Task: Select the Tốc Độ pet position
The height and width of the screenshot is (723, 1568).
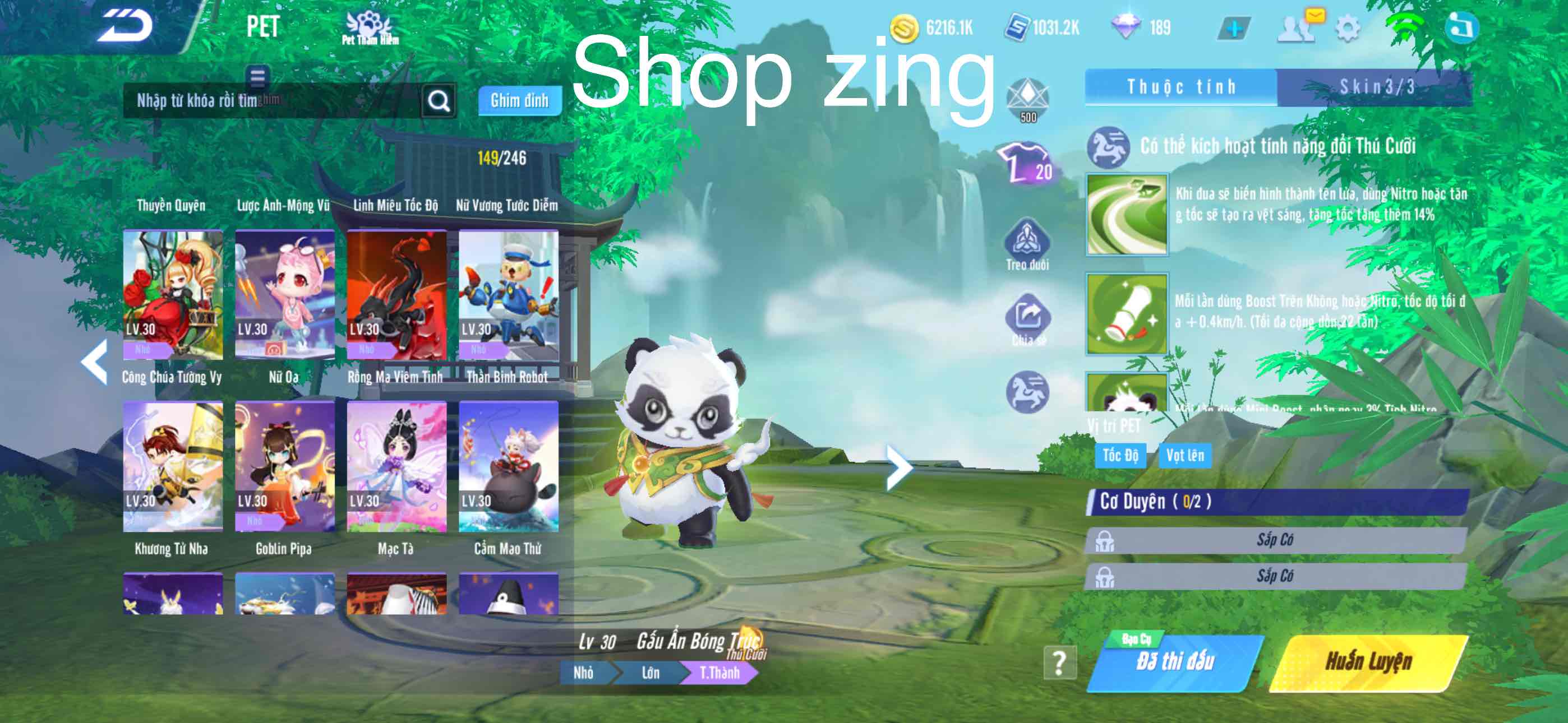Action: click(x=1121, y=455)
